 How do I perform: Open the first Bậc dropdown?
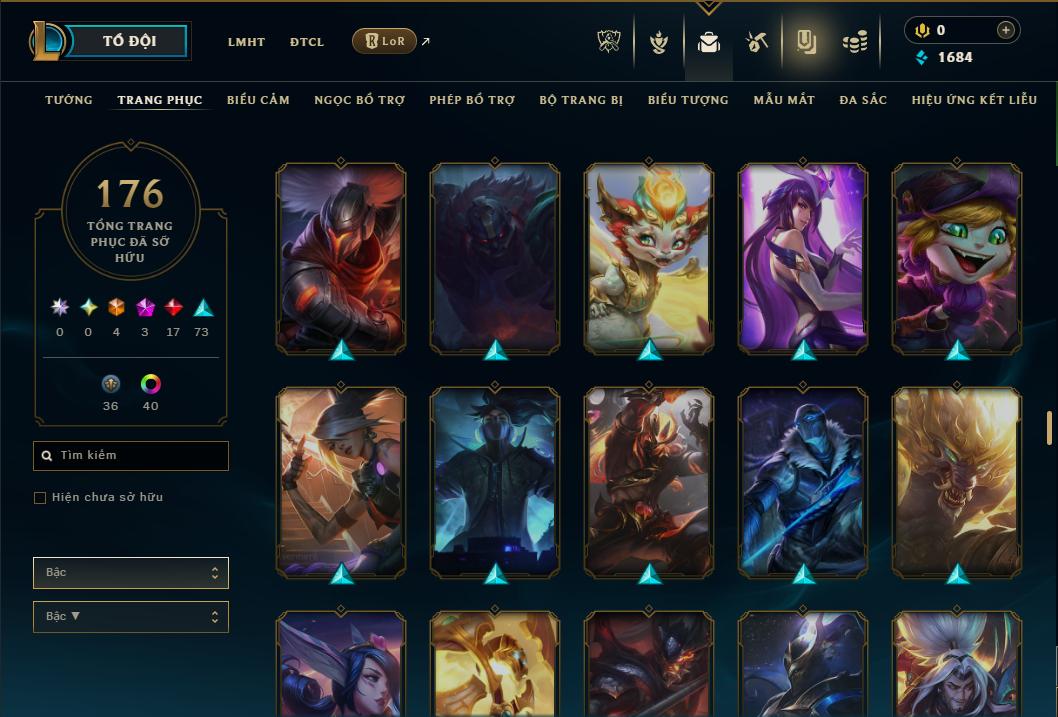click(131, 573)
